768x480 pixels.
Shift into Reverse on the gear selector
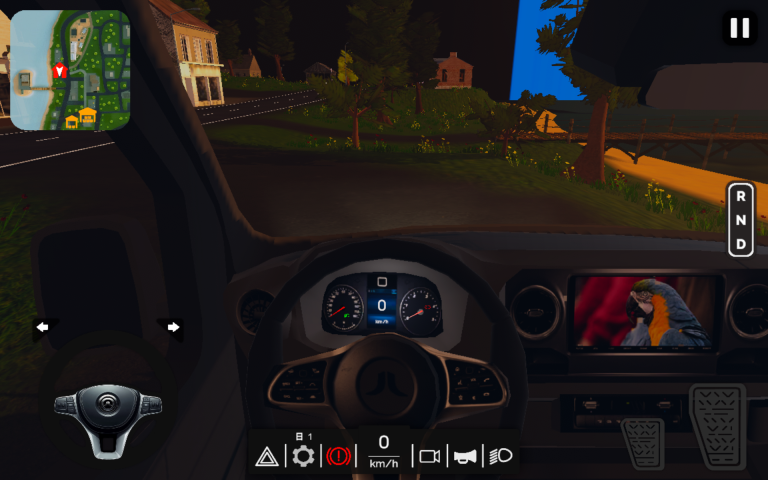pos(740,195)
